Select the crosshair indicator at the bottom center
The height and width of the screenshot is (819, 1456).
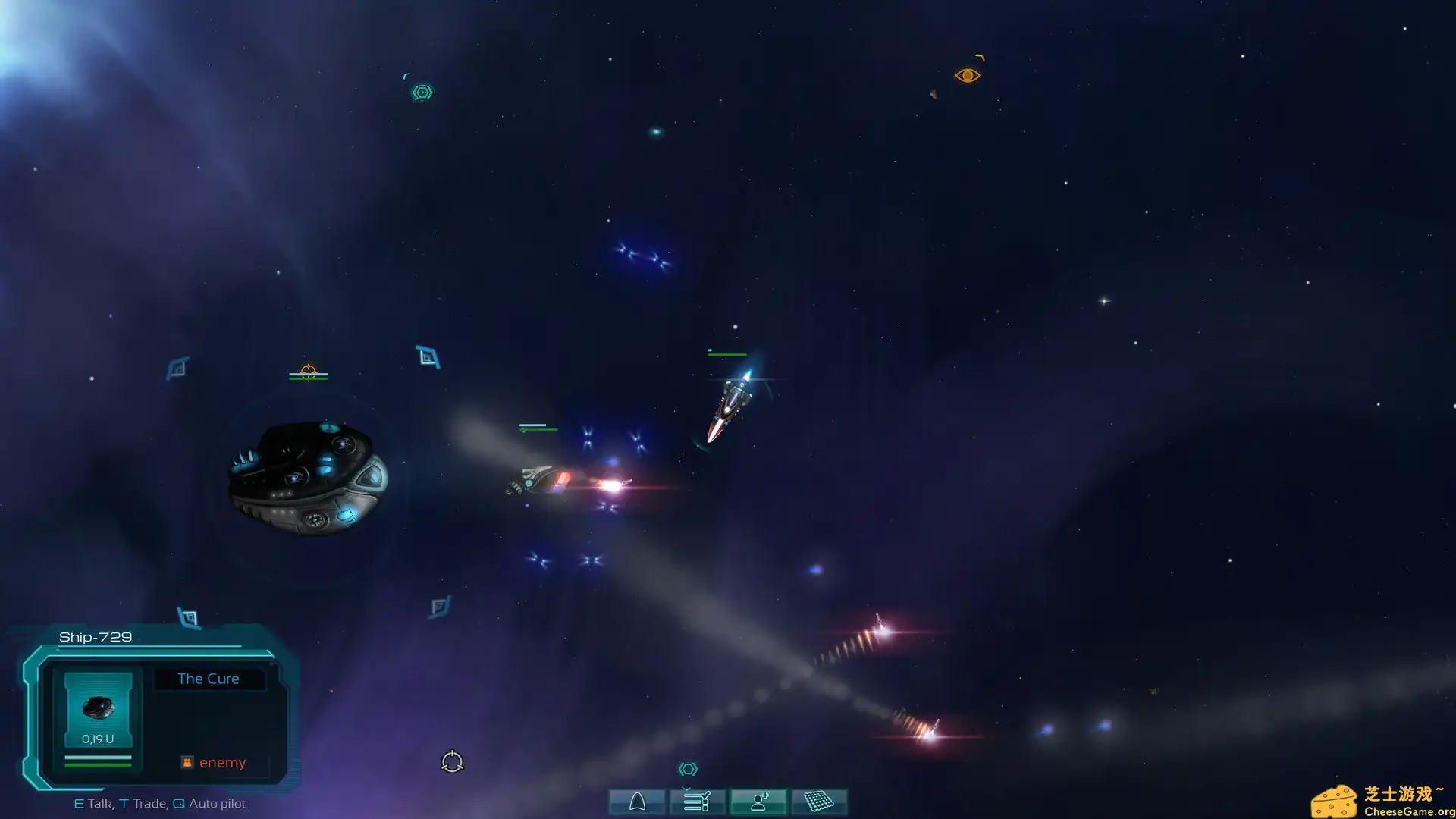tap(452, 761)
